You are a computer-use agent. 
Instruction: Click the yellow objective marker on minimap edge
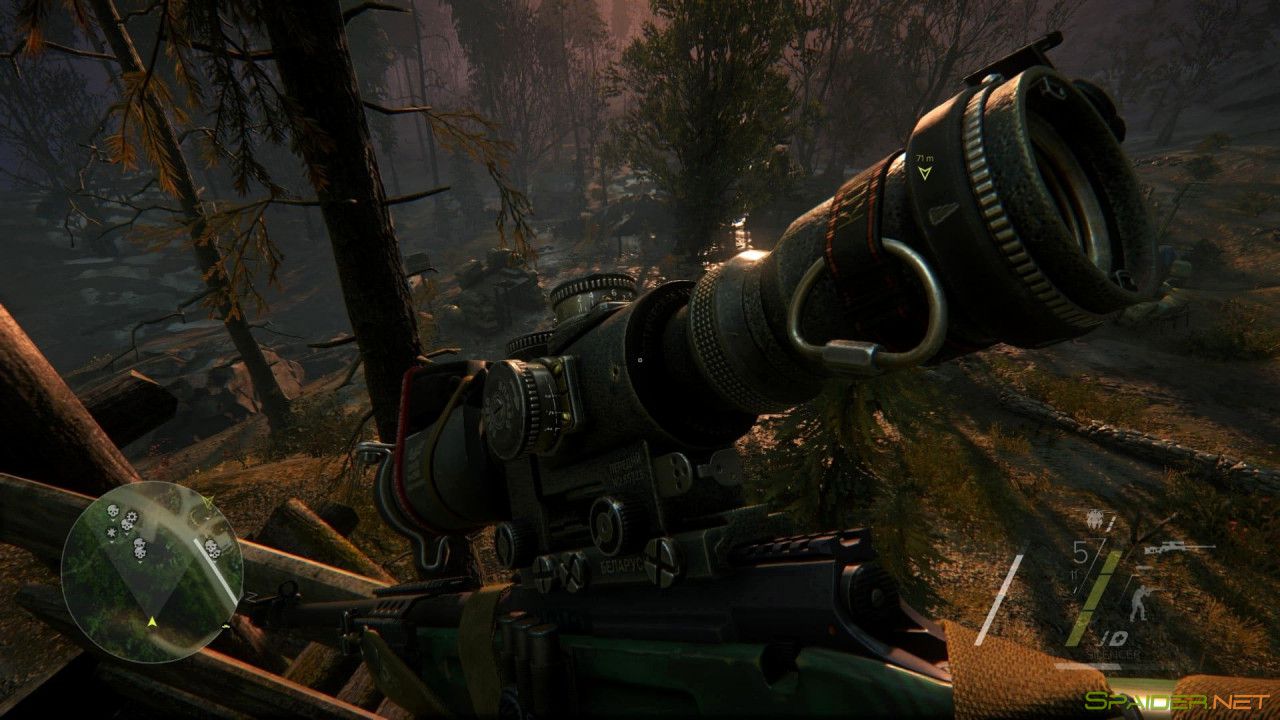click(x=207, y=498)
